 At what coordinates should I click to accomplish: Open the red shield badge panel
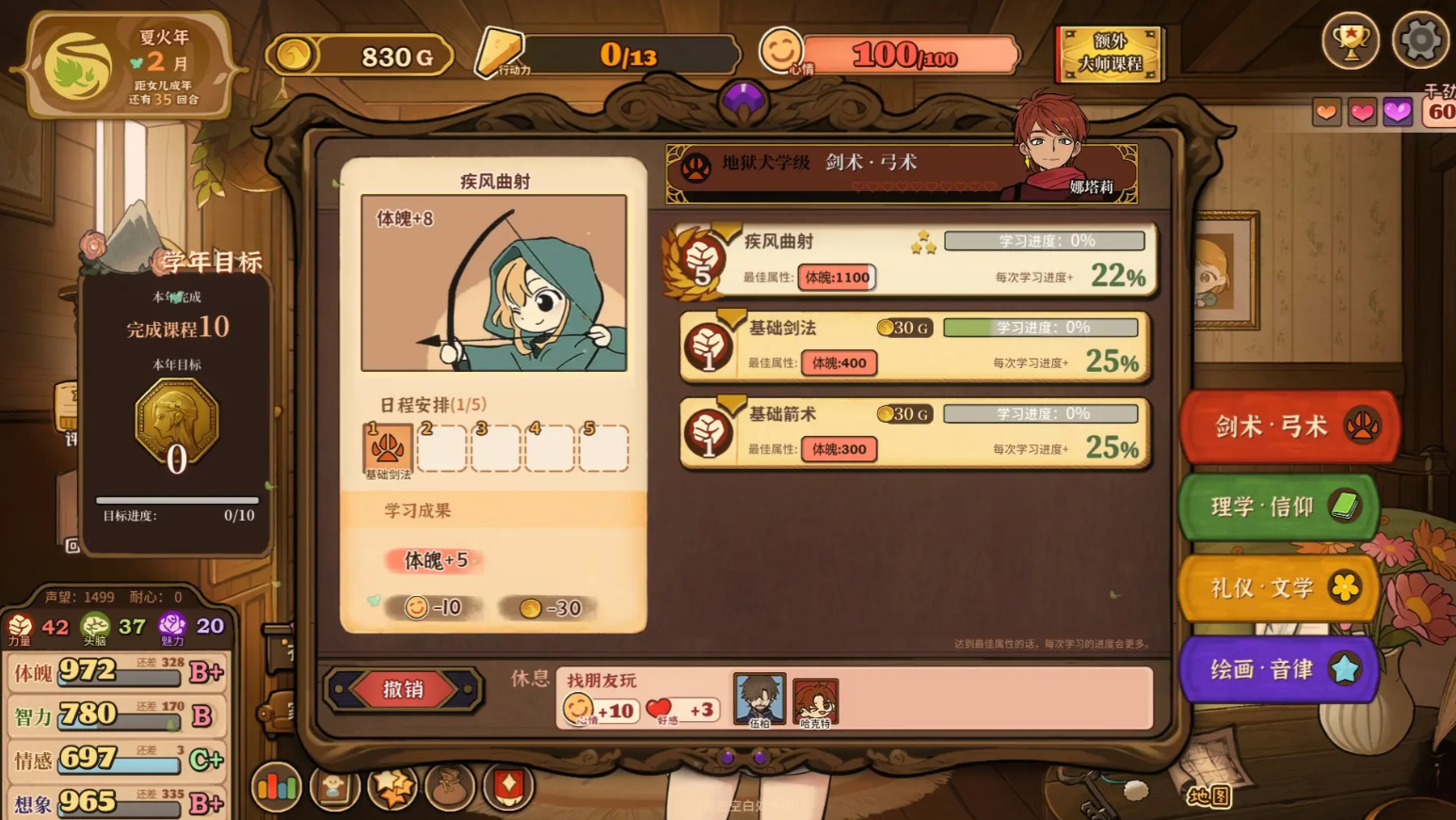[x=508, y=786]
